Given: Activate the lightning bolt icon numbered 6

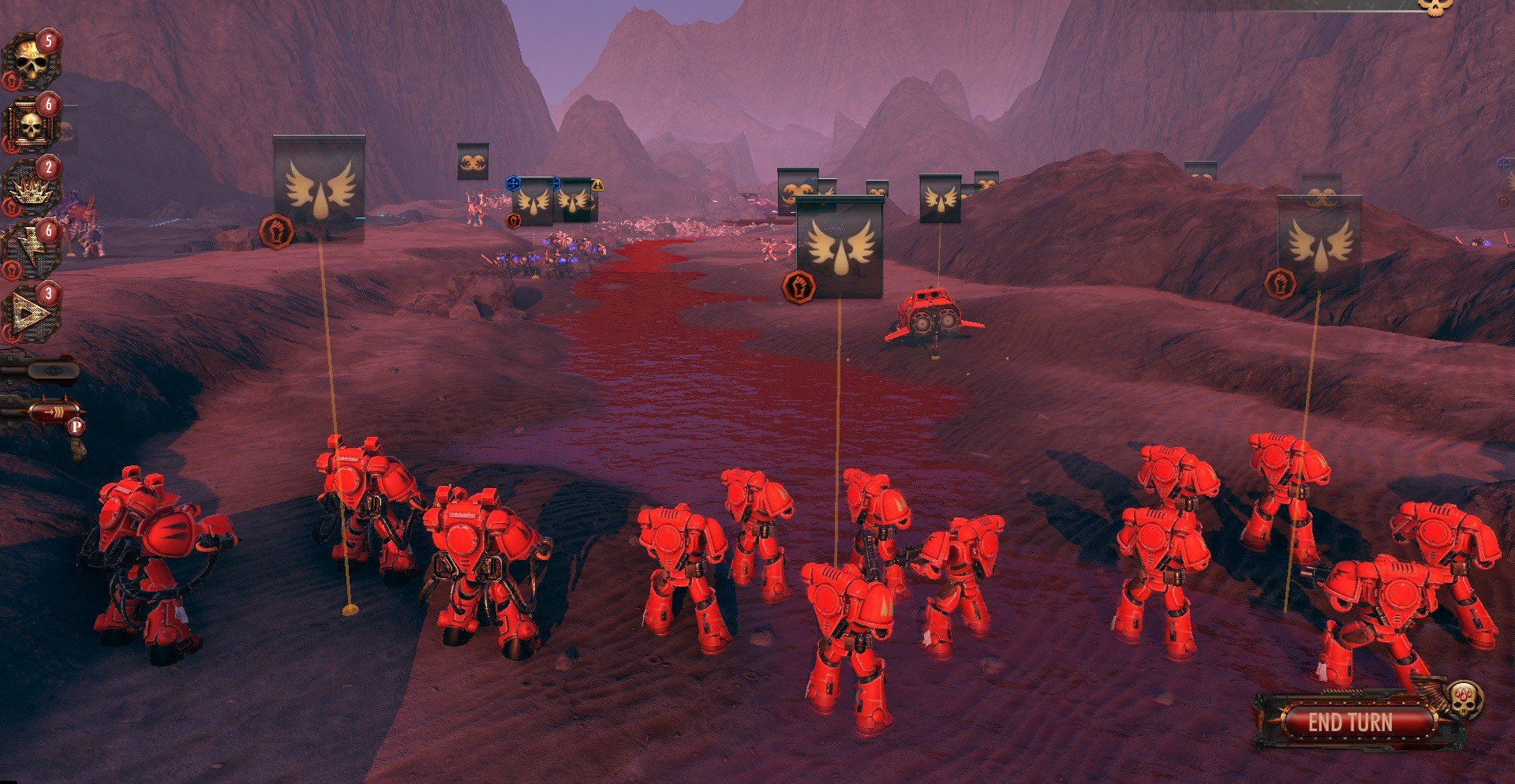Looking at the screenshot, I should (x=32, y=251).
